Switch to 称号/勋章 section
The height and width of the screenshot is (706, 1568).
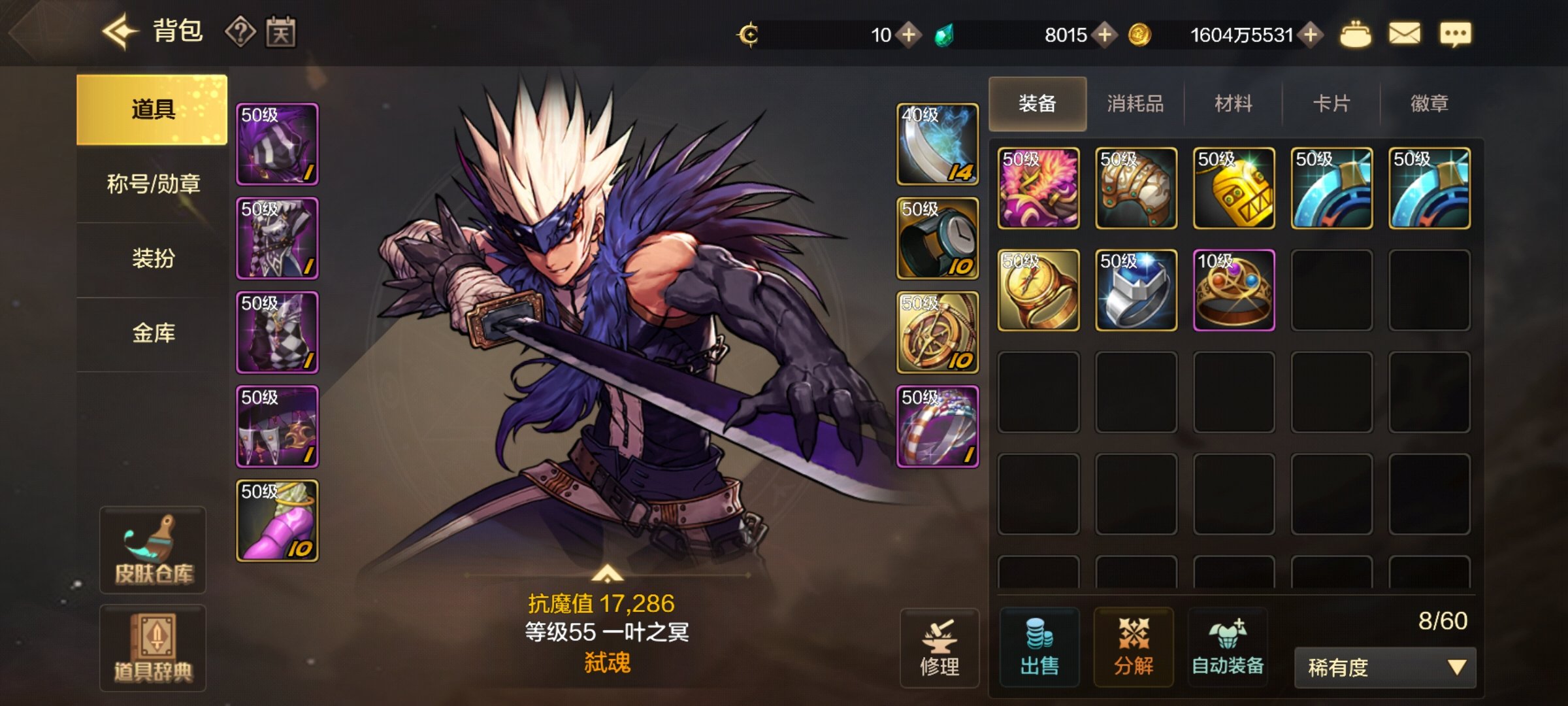click(x=154, y=184)
